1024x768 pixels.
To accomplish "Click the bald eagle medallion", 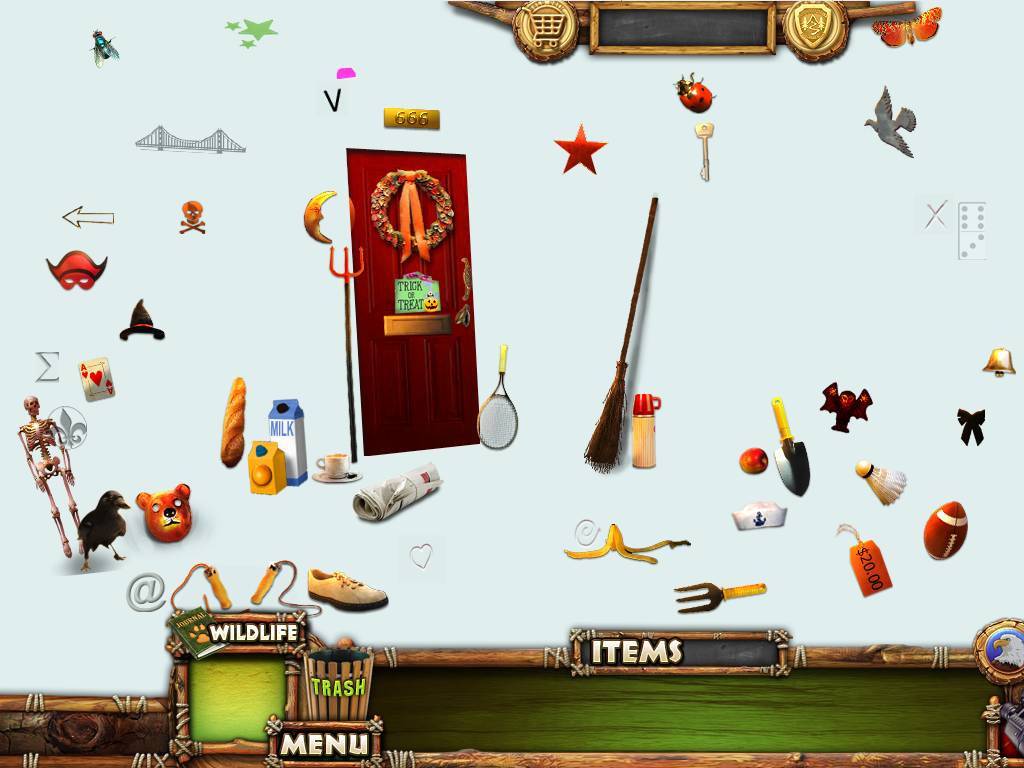I will pyautogui.click(x=1003, y=652).
